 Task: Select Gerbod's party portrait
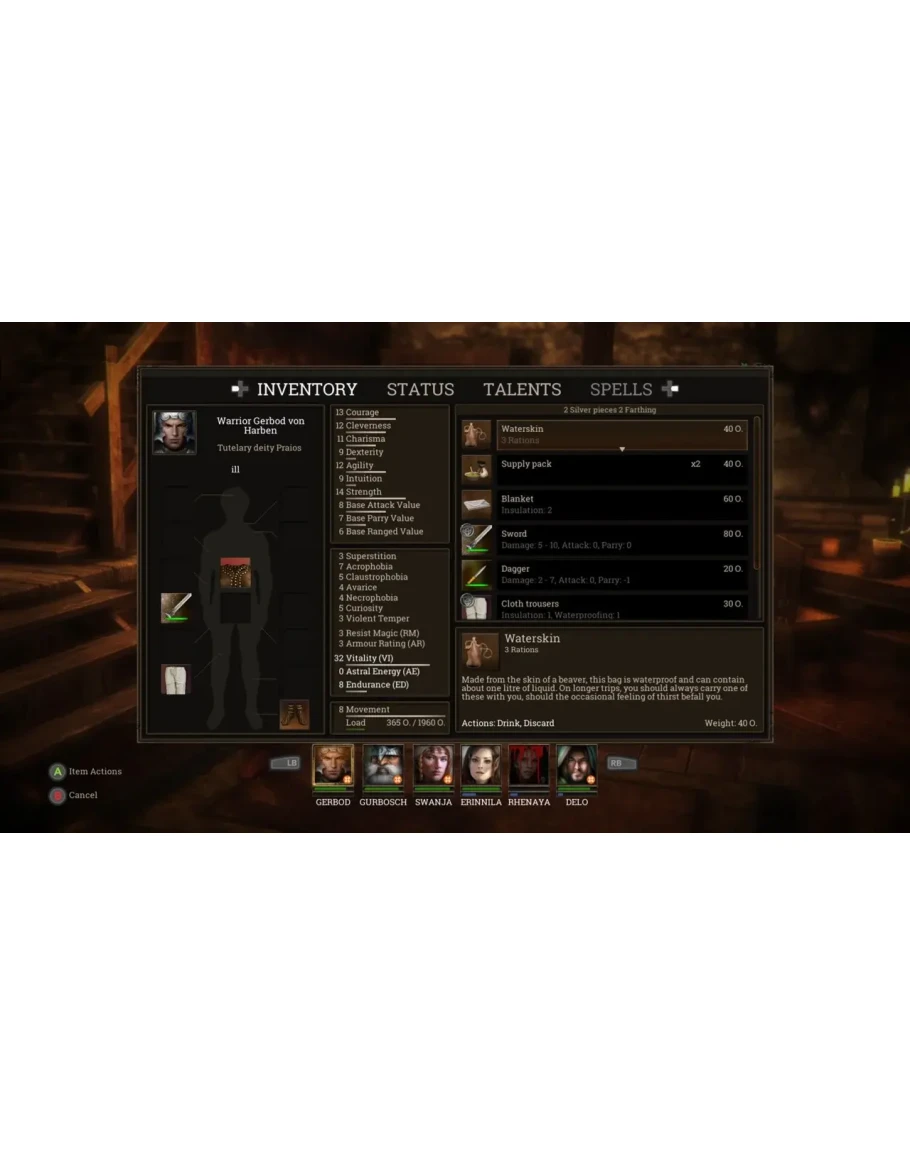point(333,767)
